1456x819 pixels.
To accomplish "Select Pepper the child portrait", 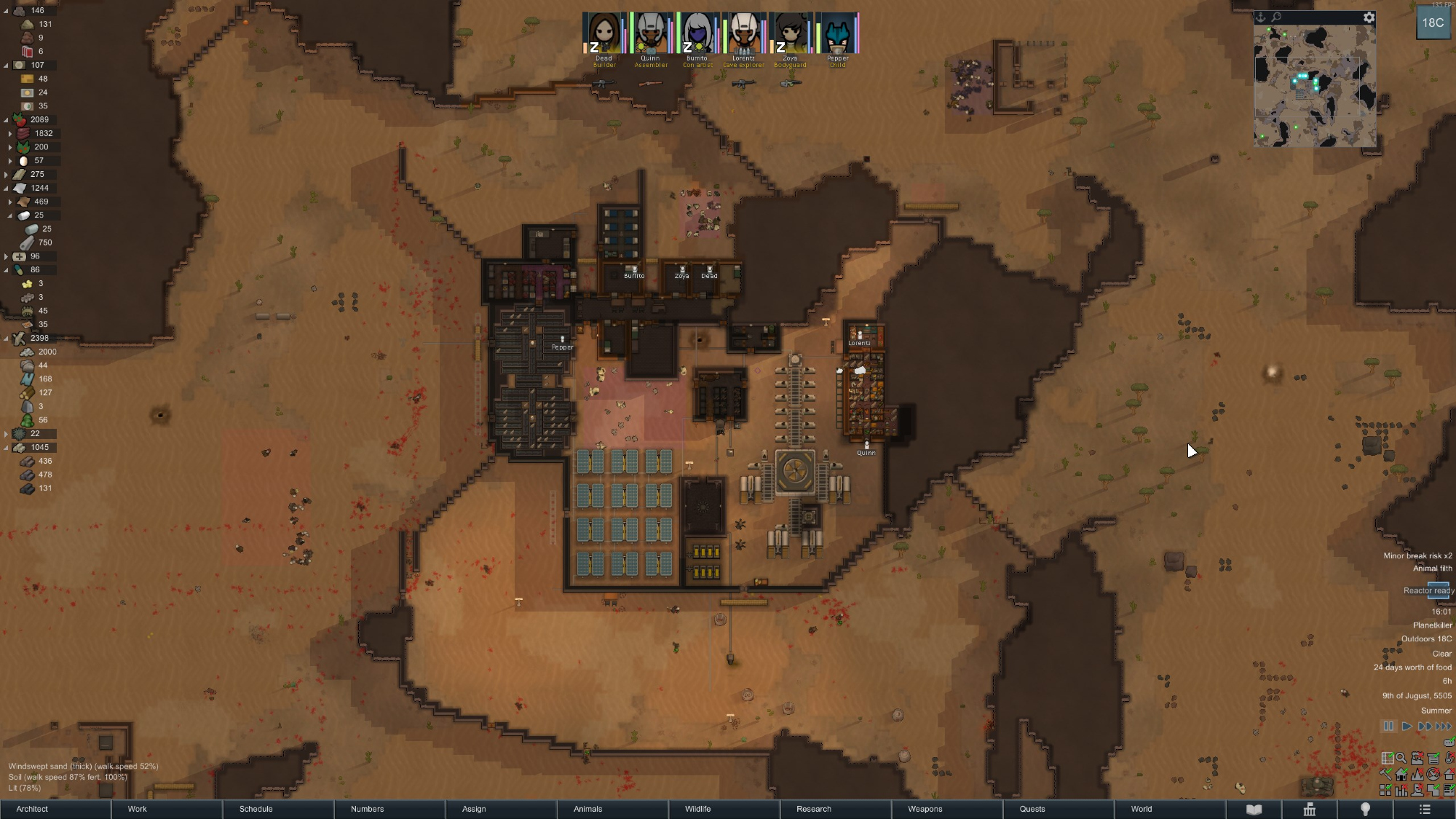I will (x=837, y=33).
